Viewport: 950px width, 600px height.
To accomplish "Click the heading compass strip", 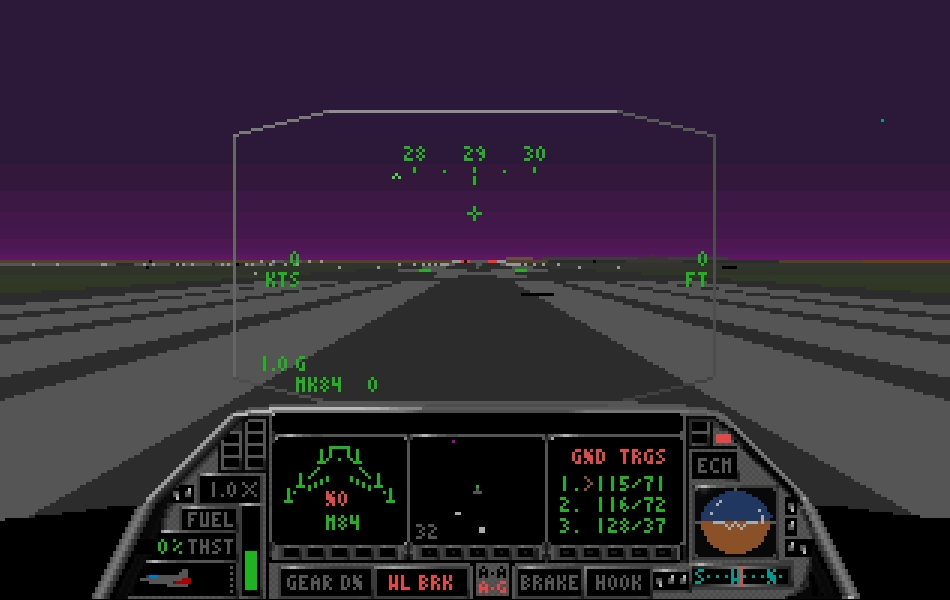I will tap(740, 577).
